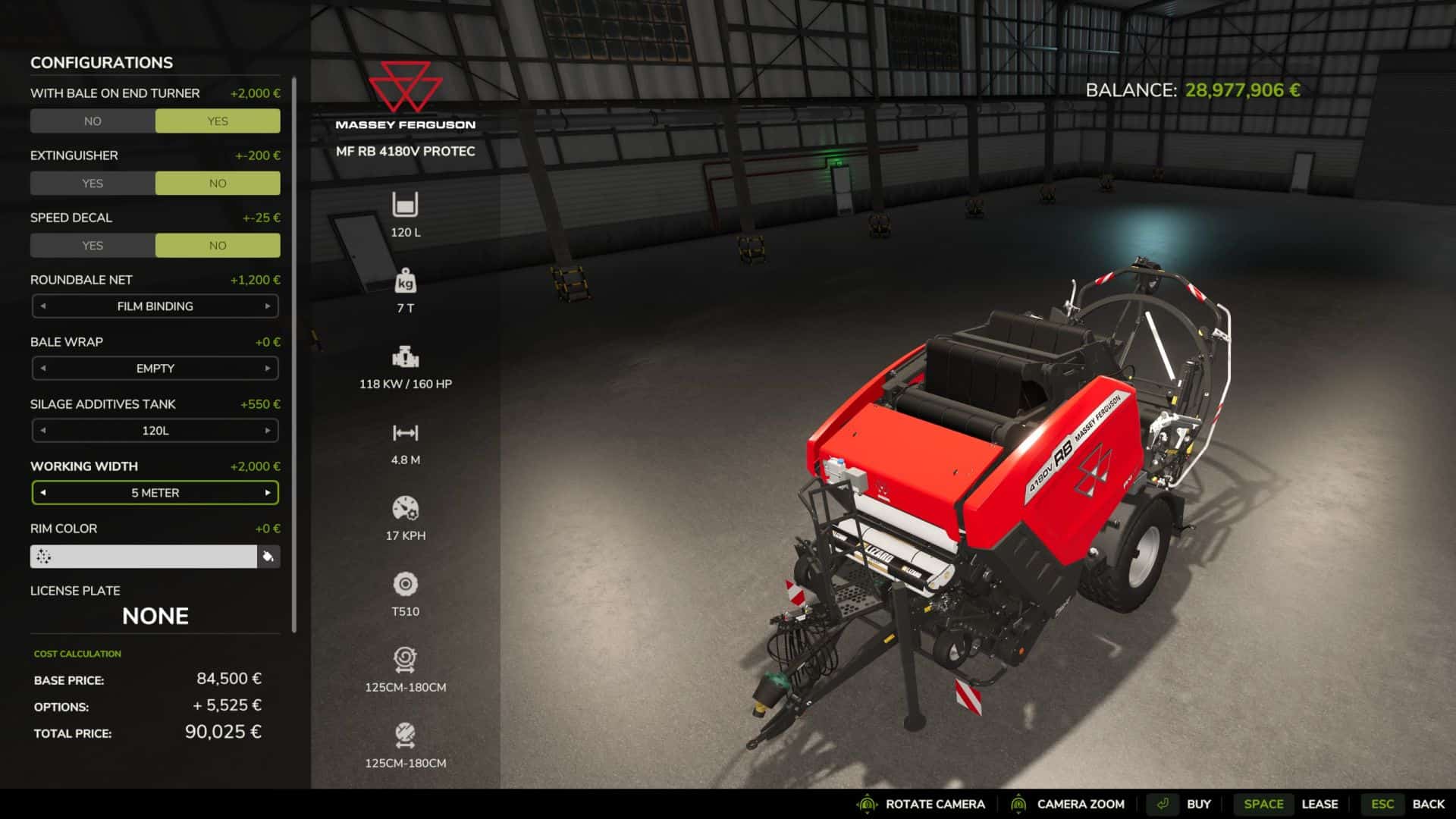The height and width of the screenshot is (819, 1456).
Task: Enable the extinguisher with YES
Action: point(93,184)
